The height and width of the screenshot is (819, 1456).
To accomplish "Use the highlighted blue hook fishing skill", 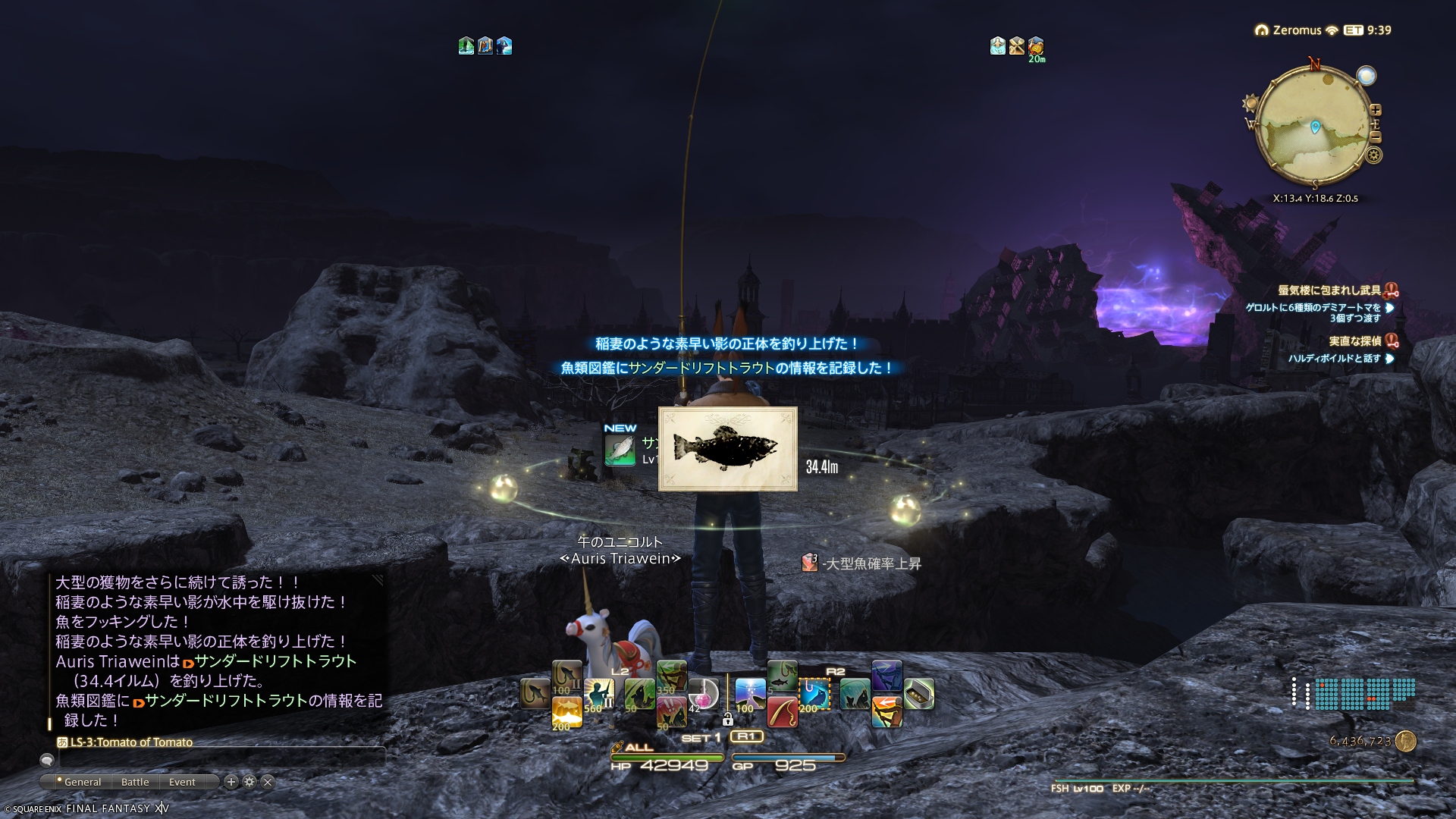I will 814,694.
